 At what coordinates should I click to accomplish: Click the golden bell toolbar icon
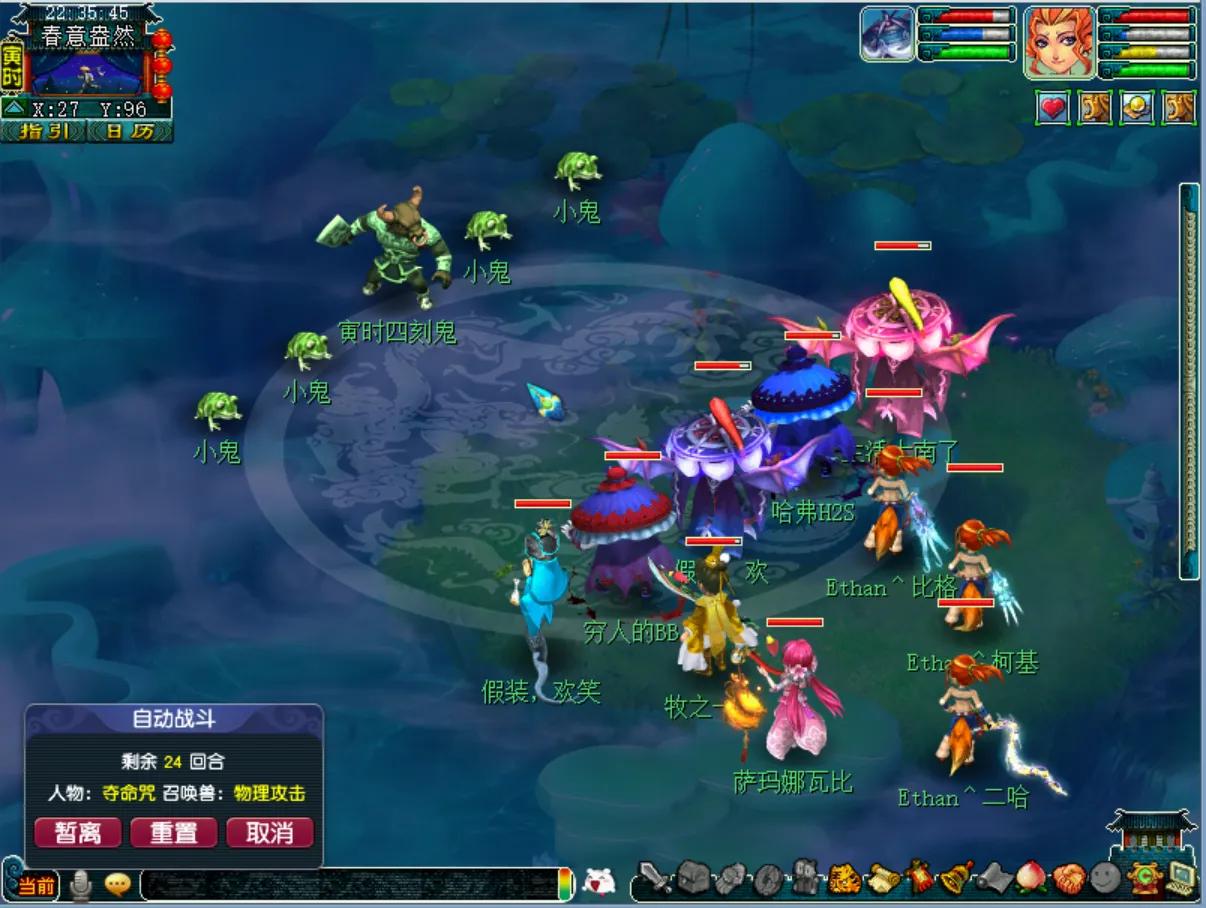[957, 878]
